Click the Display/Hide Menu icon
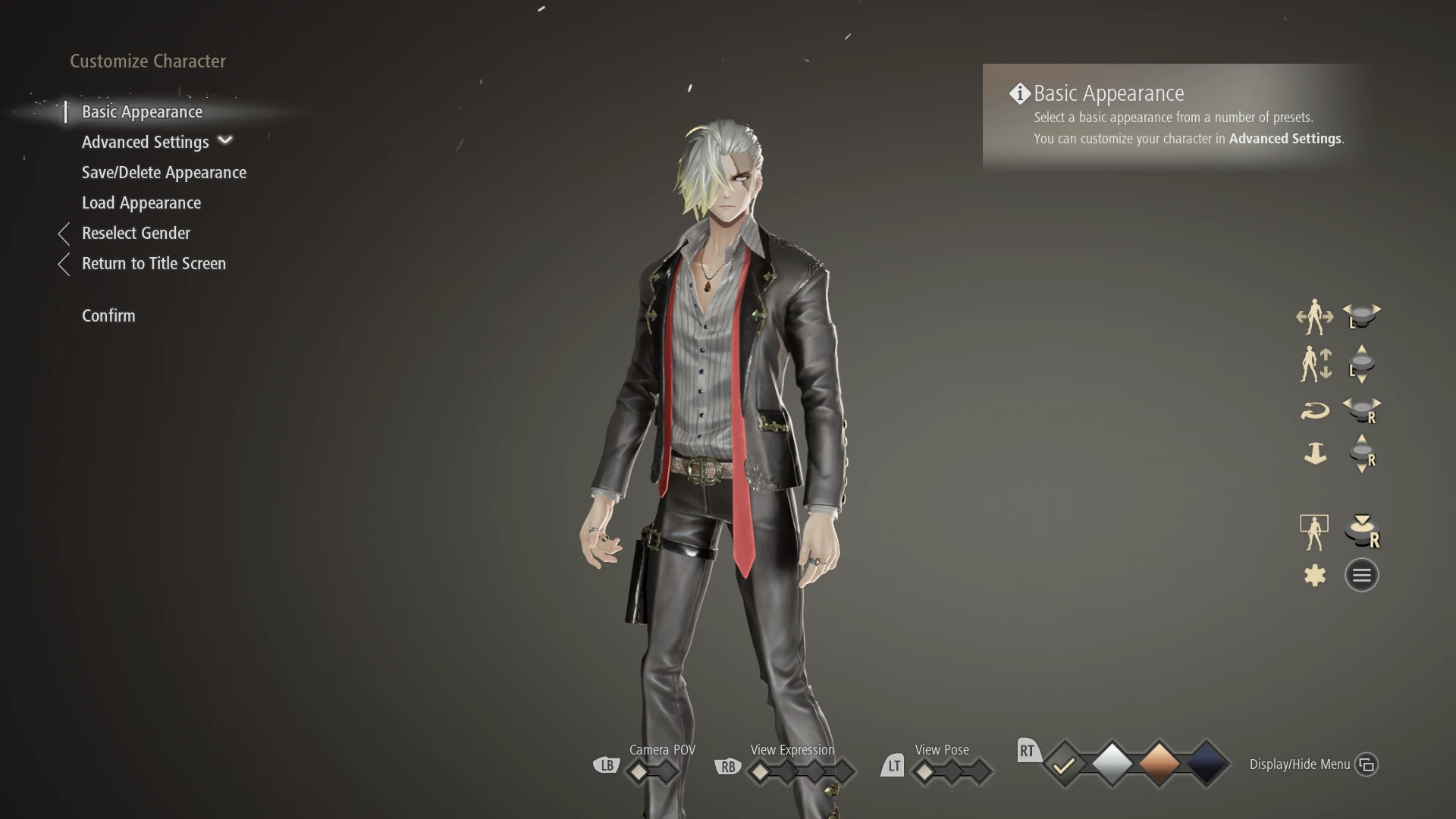Image resolution: width=1456 pixels, height=819 pixels. 1367,764
